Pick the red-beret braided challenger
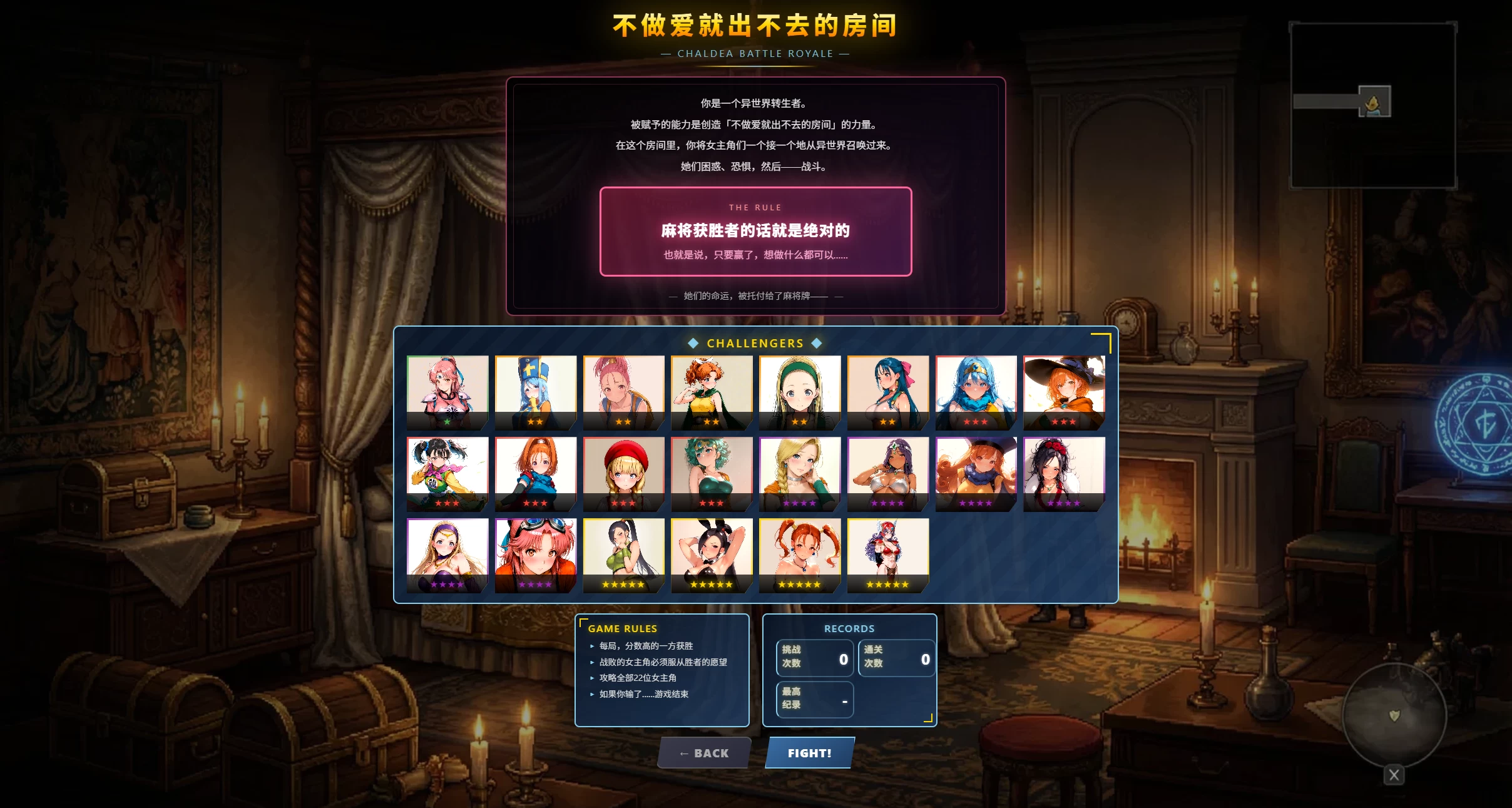Image resolution: width=1512 pixels, height=808 pixels. (624, 473)
